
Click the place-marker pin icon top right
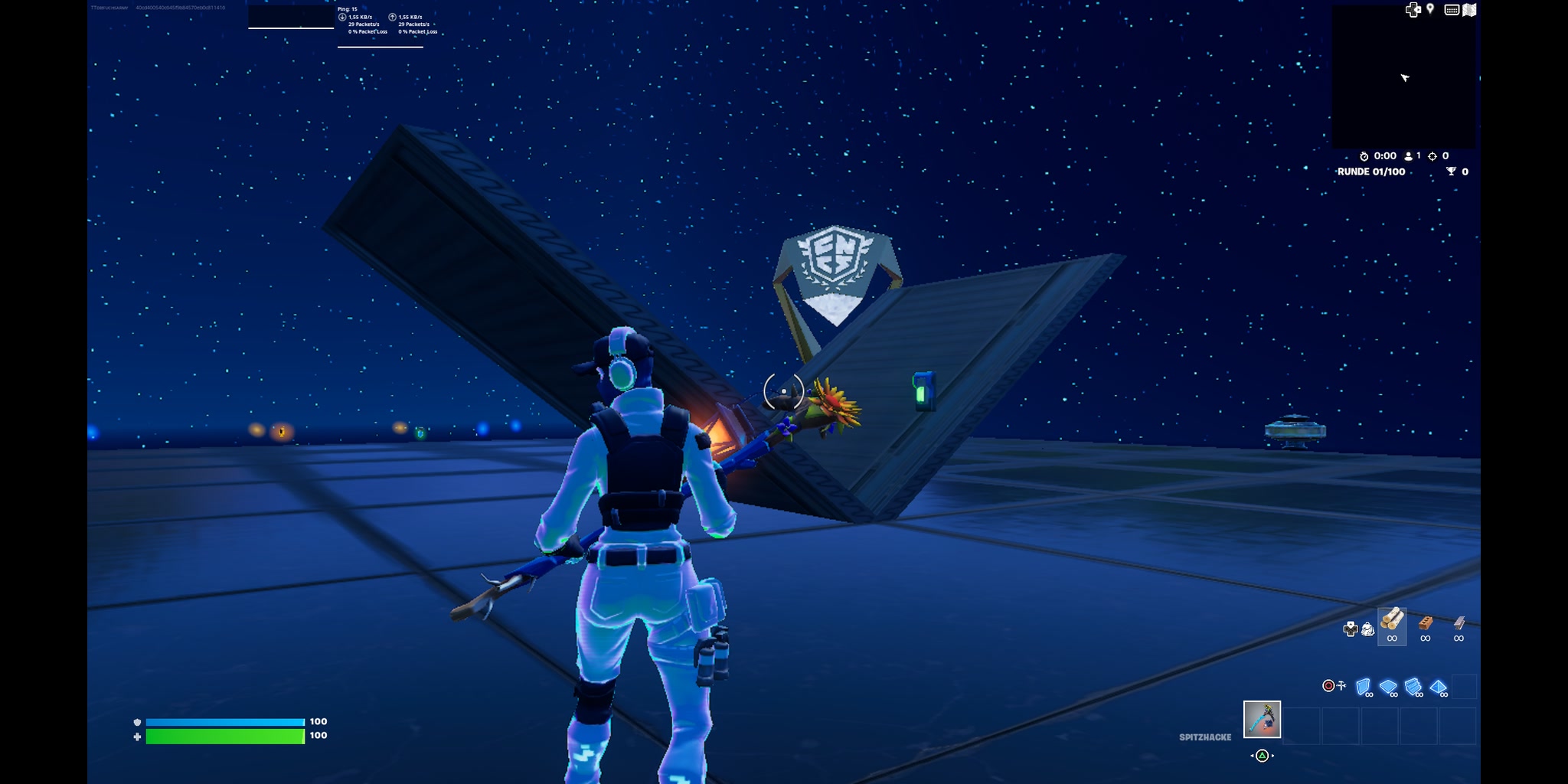[1430, 9]
